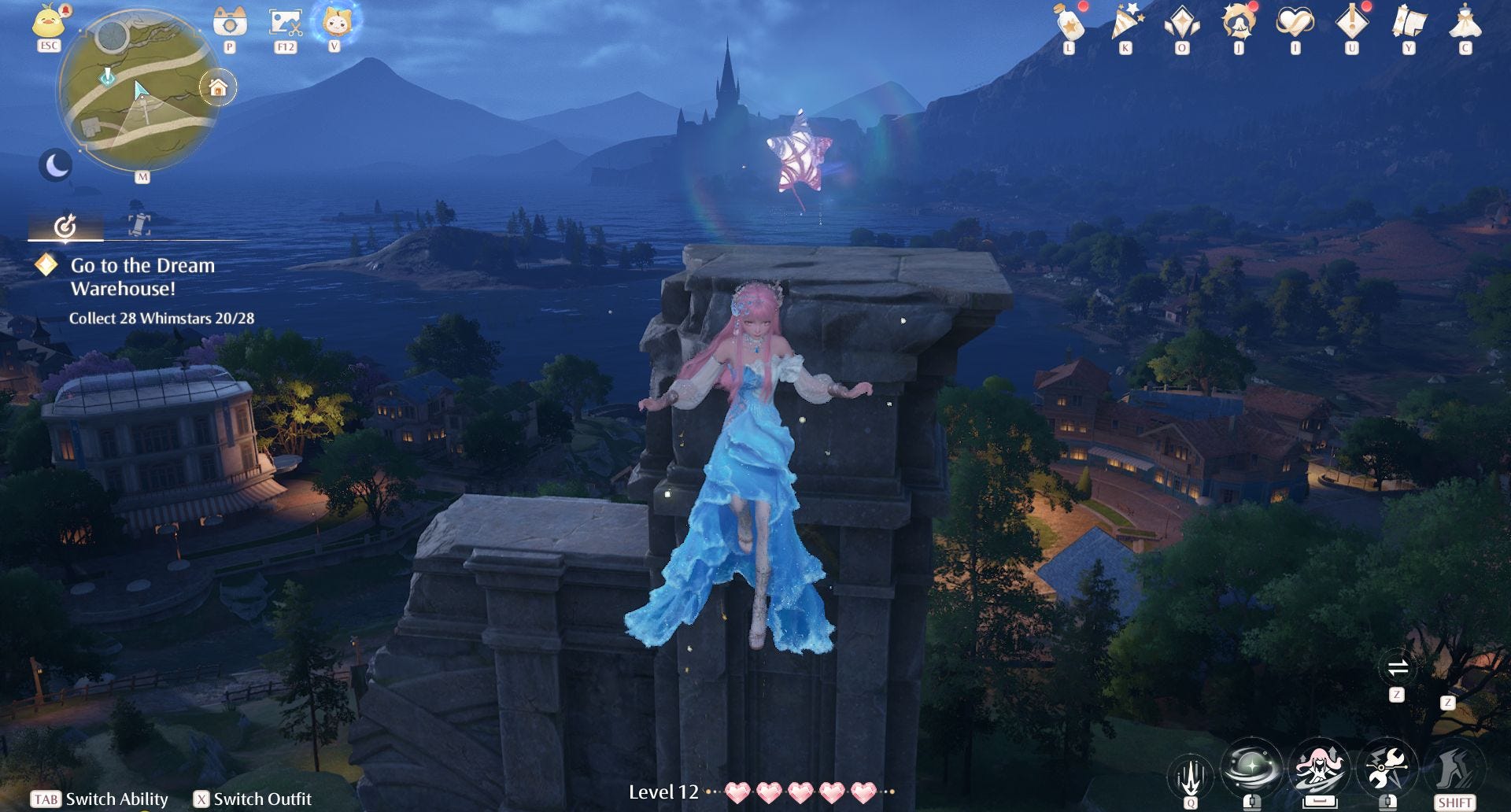
Task: Open the white dress wardrobe icon
Action: click(x=1465, y=22)
